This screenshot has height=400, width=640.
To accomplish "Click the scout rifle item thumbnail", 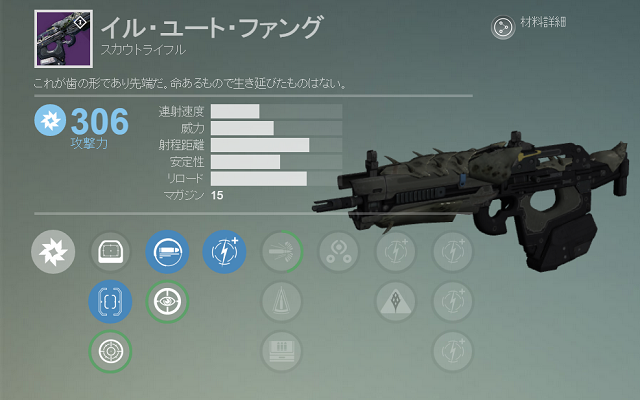I will click(63, 31).
